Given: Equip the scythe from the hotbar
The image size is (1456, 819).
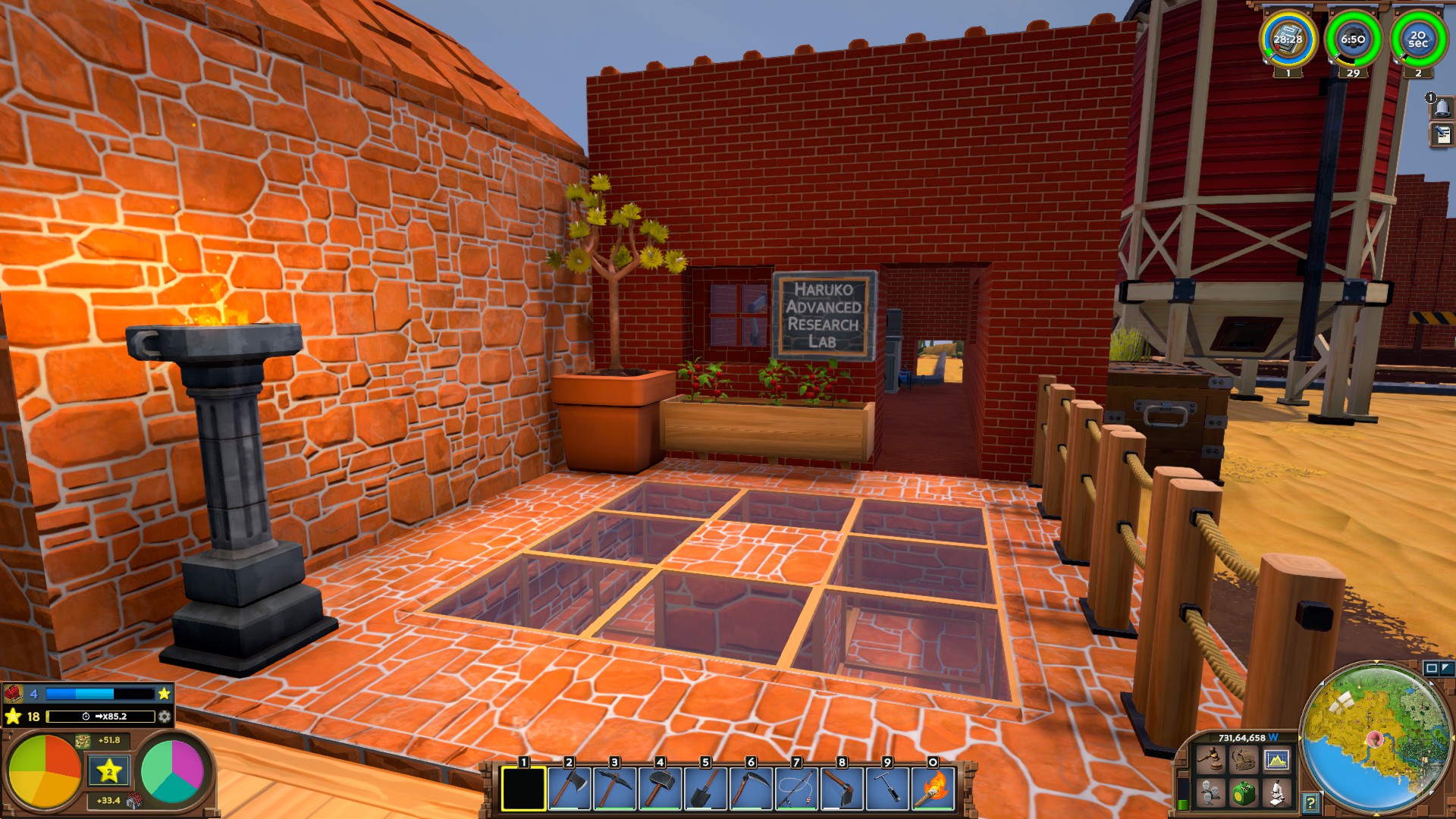Looking at the screenshot, I should [x=751, y=789].
